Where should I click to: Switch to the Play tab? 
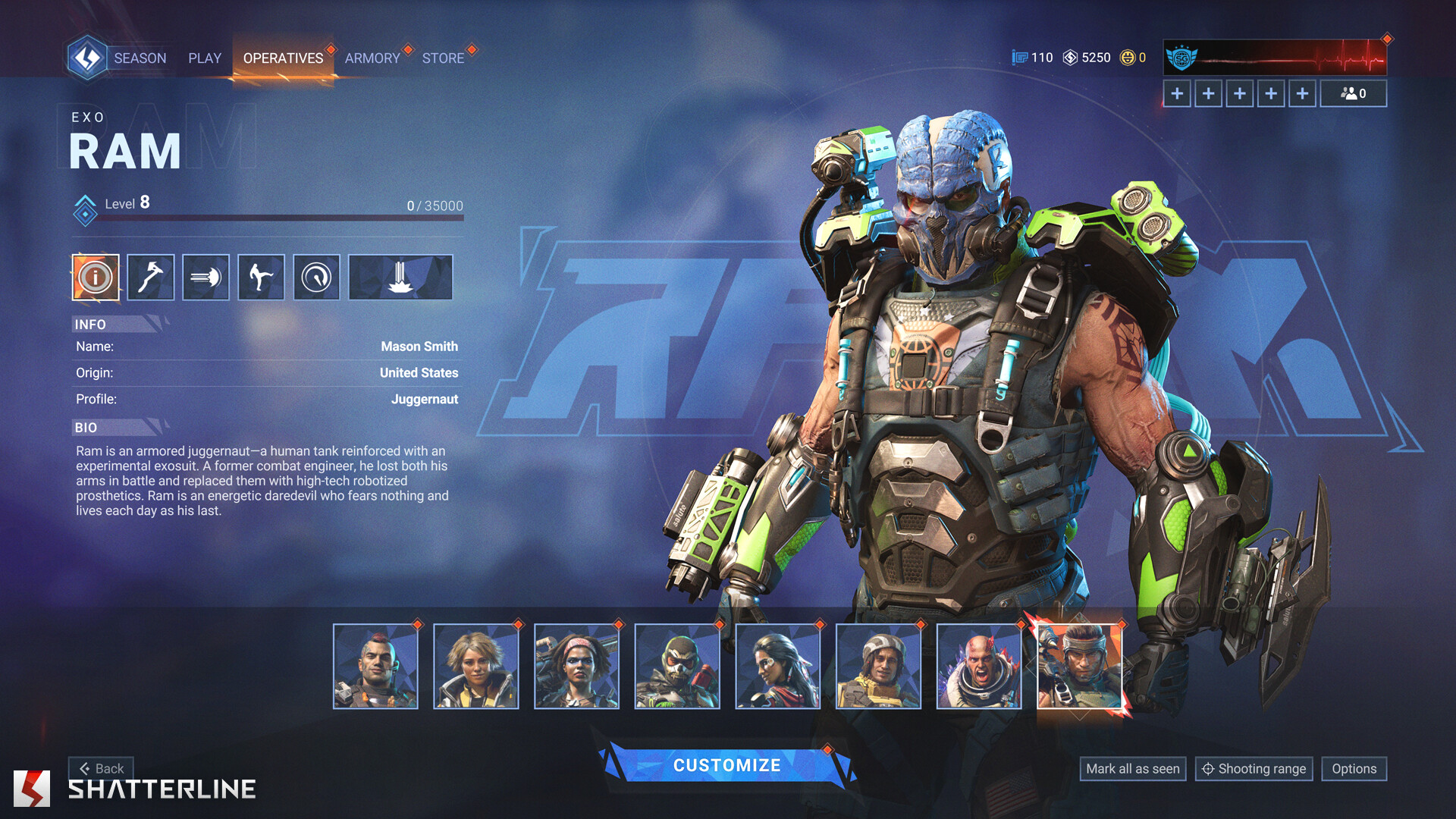(205, 58)
